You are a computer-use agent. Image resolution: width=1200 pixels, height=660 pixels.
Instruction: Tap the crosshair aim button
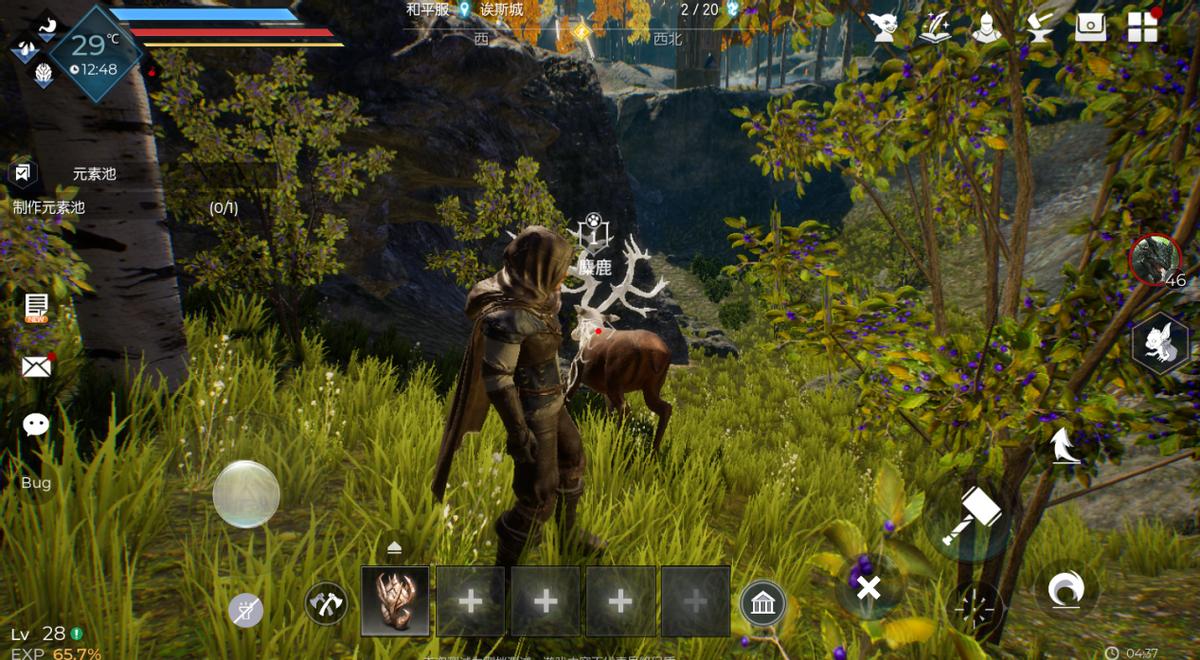click(x=977, y=609)
